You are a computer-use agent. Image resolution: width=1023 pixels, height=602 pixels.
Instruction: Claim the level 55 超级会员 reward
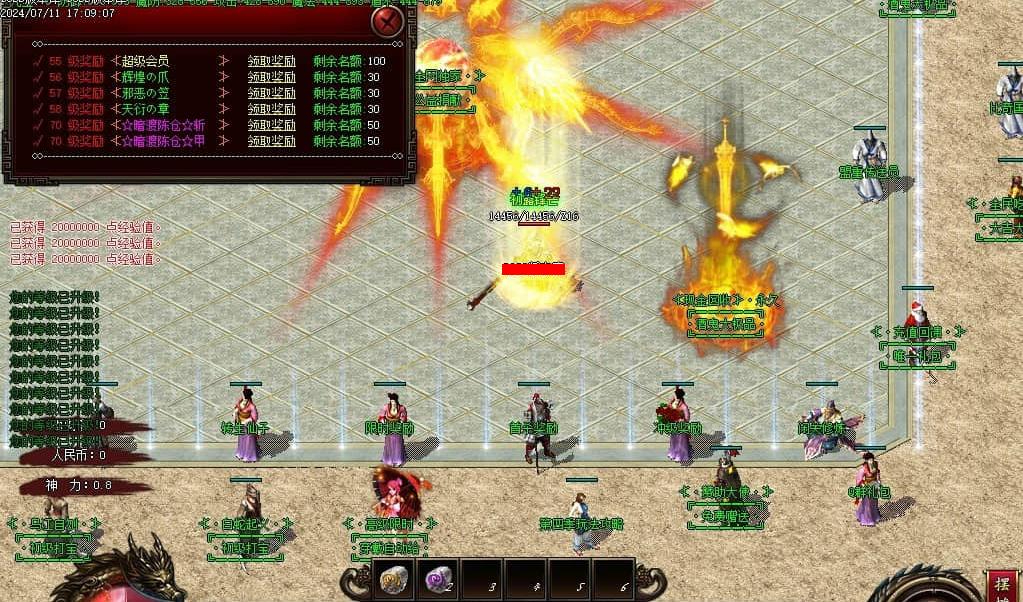(271, 61)
